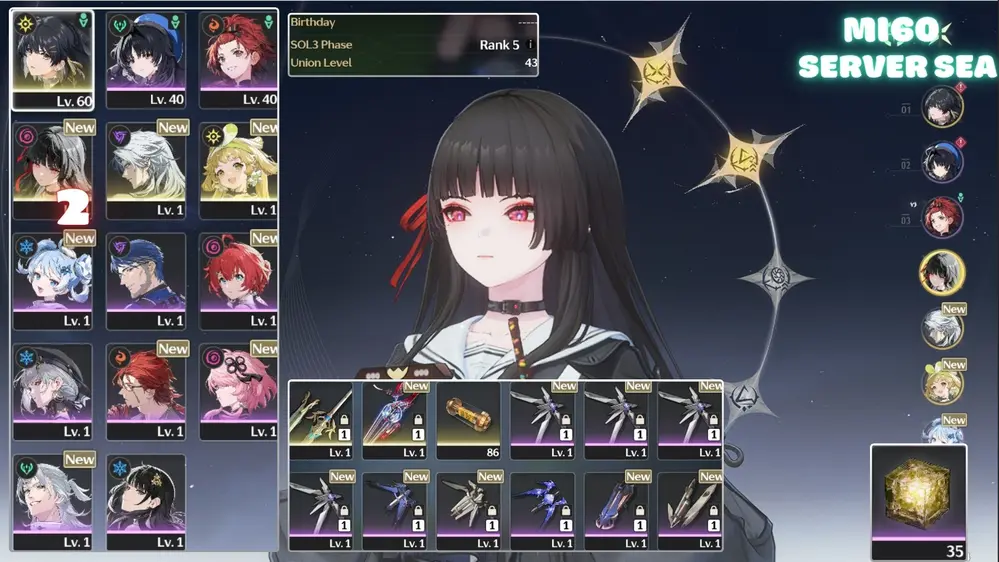Pick the red-haired round portrait in slot 03
Screen dimensions: 999x562
941,217
